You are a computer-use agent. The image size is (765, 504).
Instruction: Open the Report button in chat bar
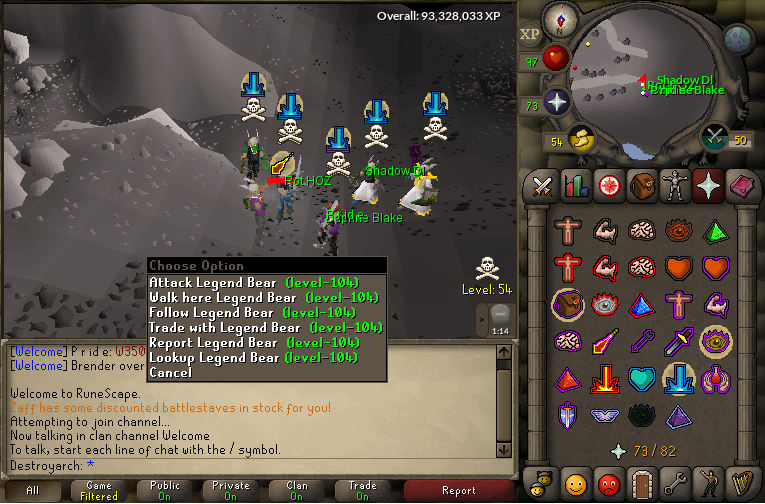click(459, 490)
